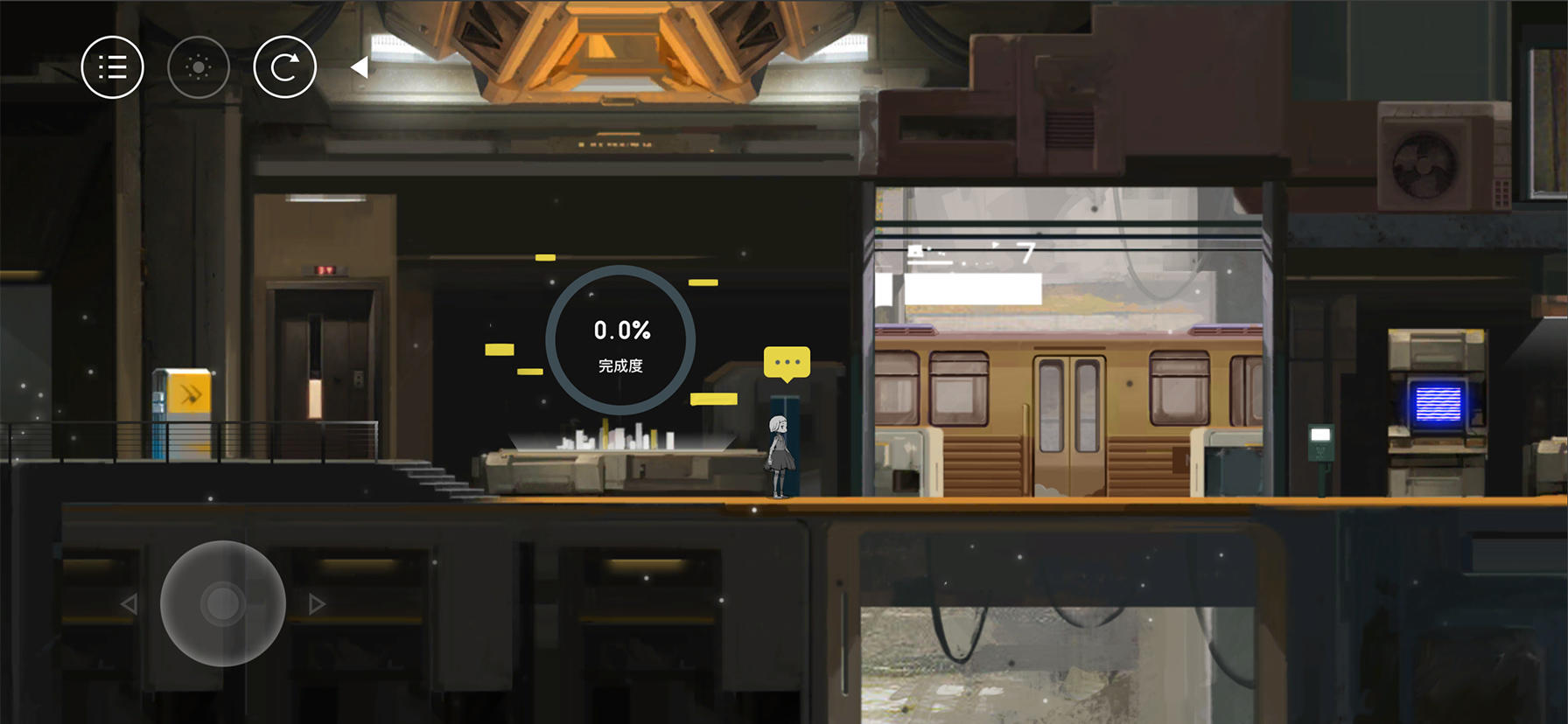Click the circular-arrow restart button
1568x724 pixels.
[284, 67]
